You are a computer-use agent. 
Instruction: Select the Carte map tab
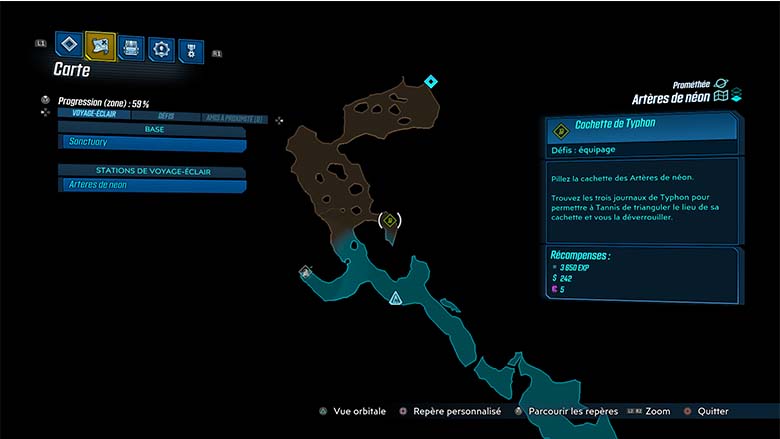[100, 45]
